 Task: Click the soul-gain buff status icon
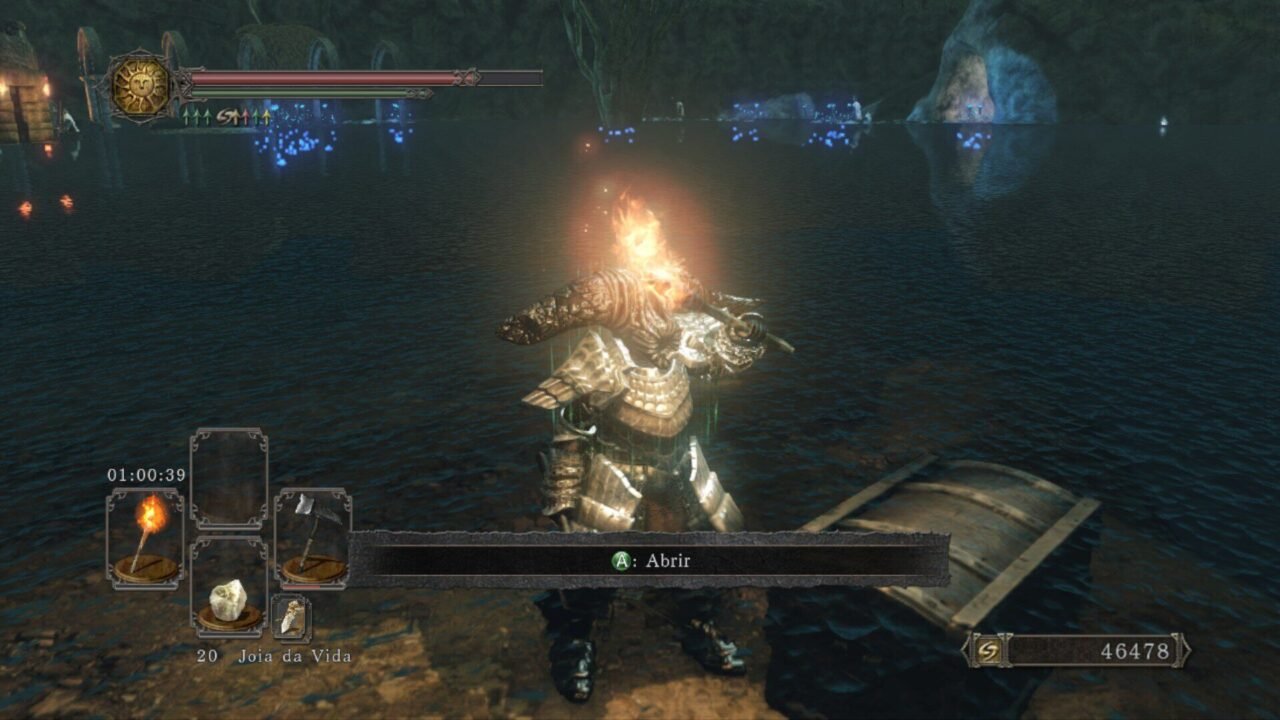229,117
